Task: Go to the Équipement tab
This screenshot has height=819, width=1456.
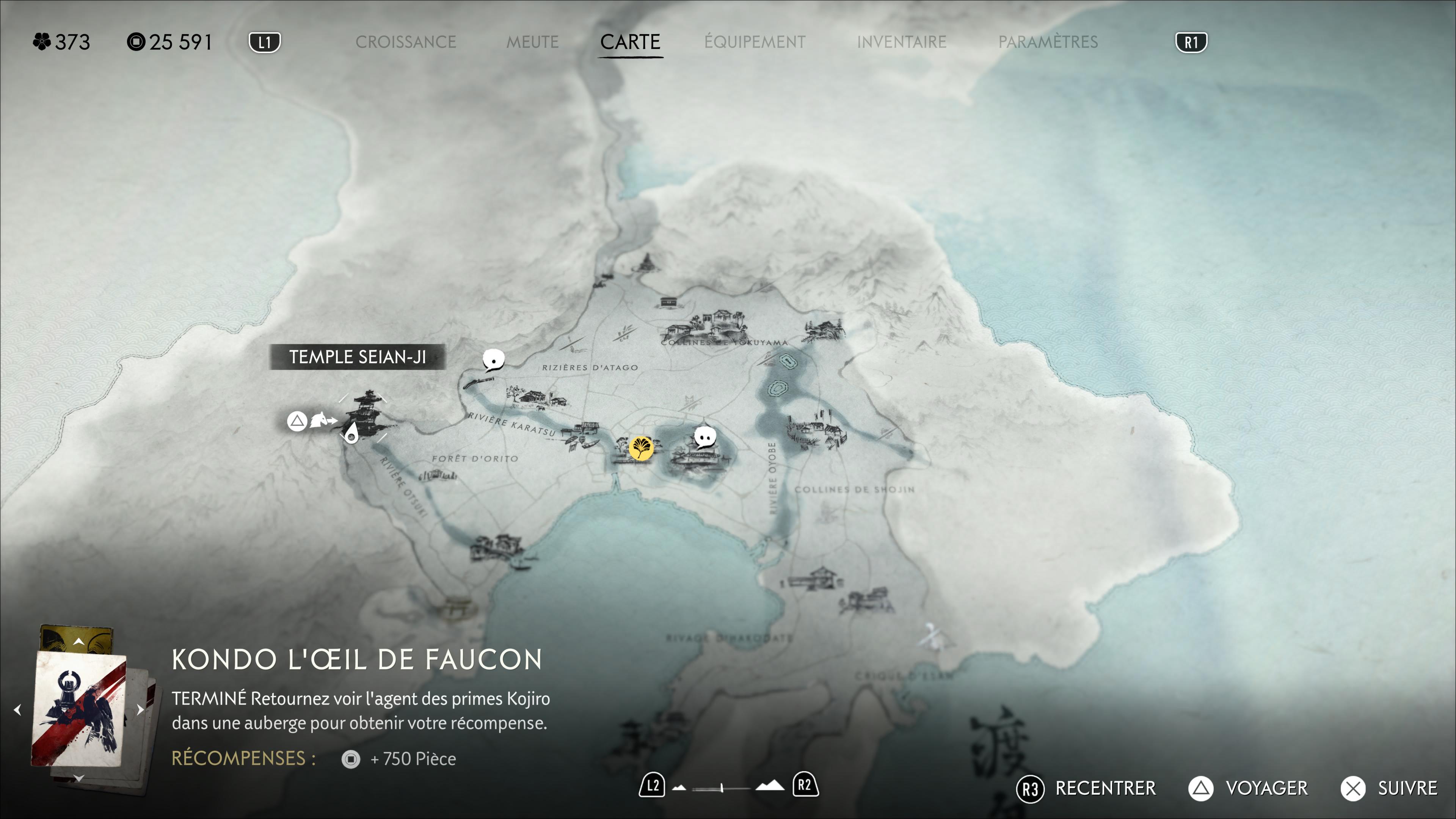Action: [755, 42]
